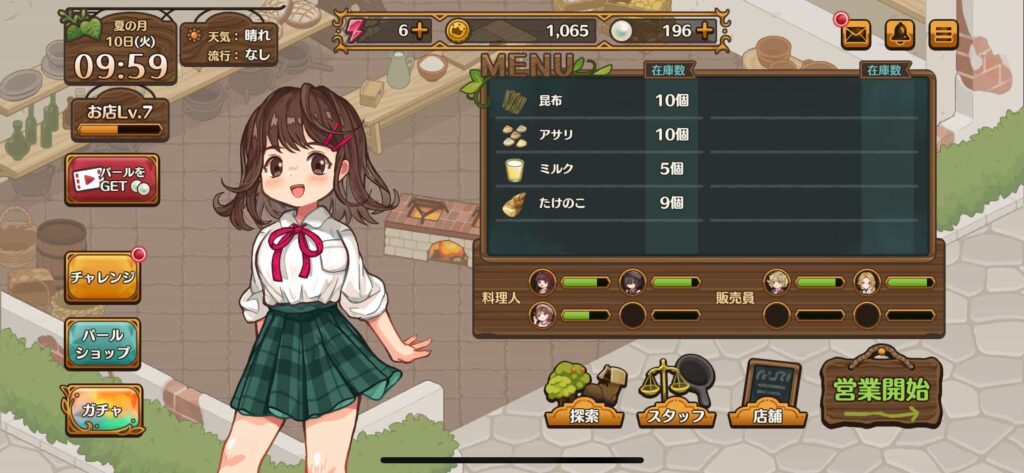Start business with 営業開始 sign

tap(883, 390)
